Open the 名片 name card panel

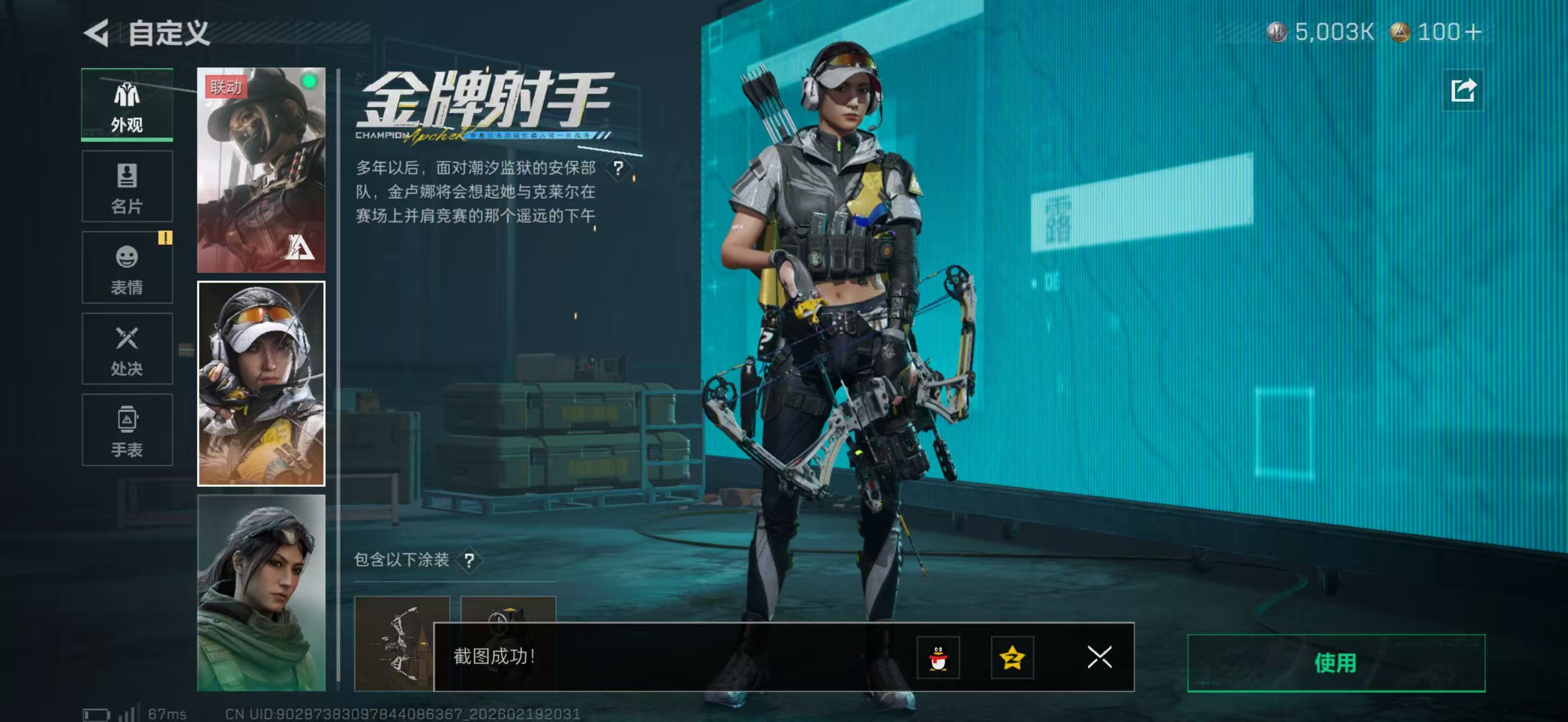coord(127,186)
